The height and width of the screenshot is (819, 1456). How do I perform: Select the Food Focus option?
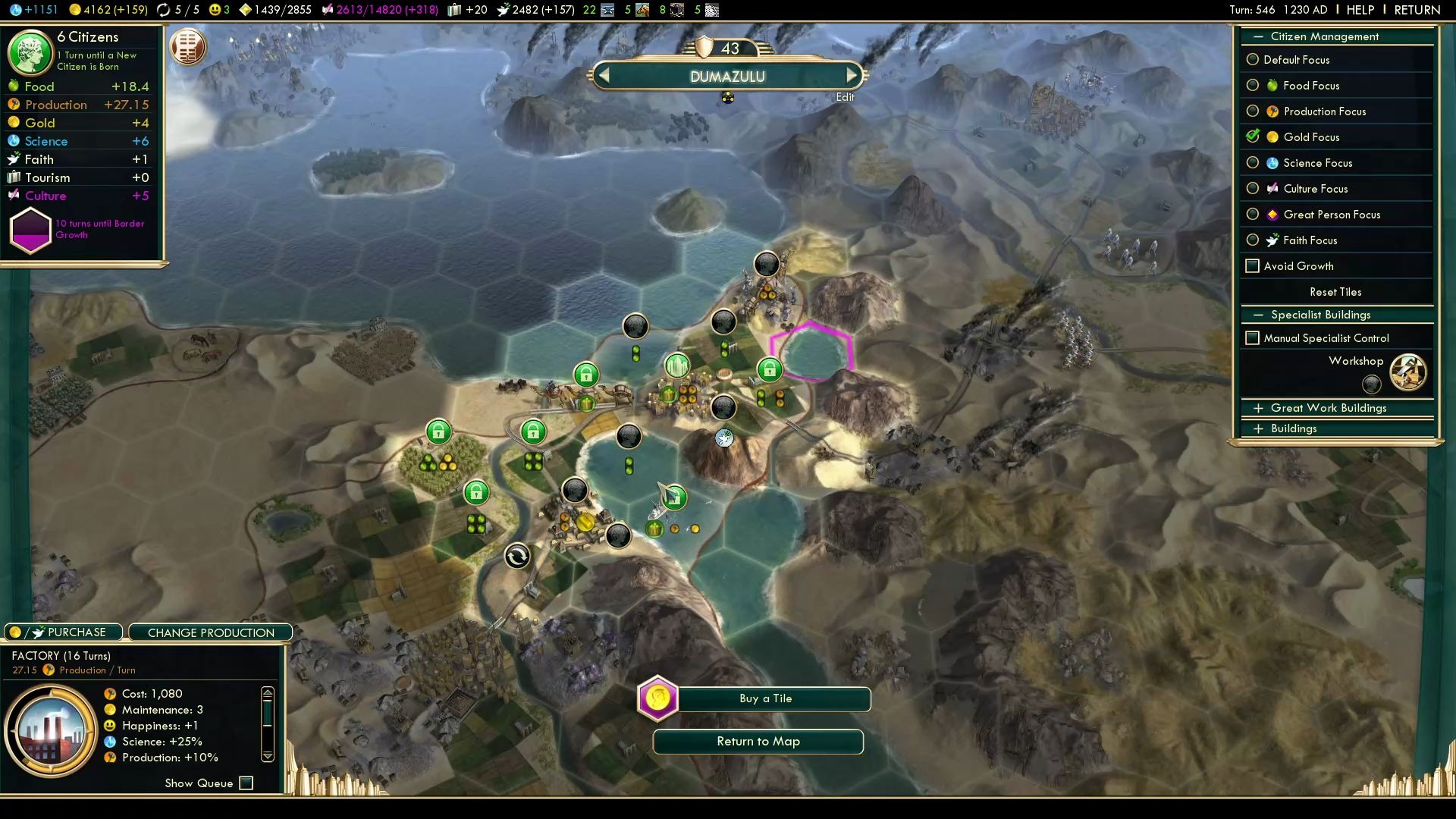pyautogui.click(x=1253, y=86)
